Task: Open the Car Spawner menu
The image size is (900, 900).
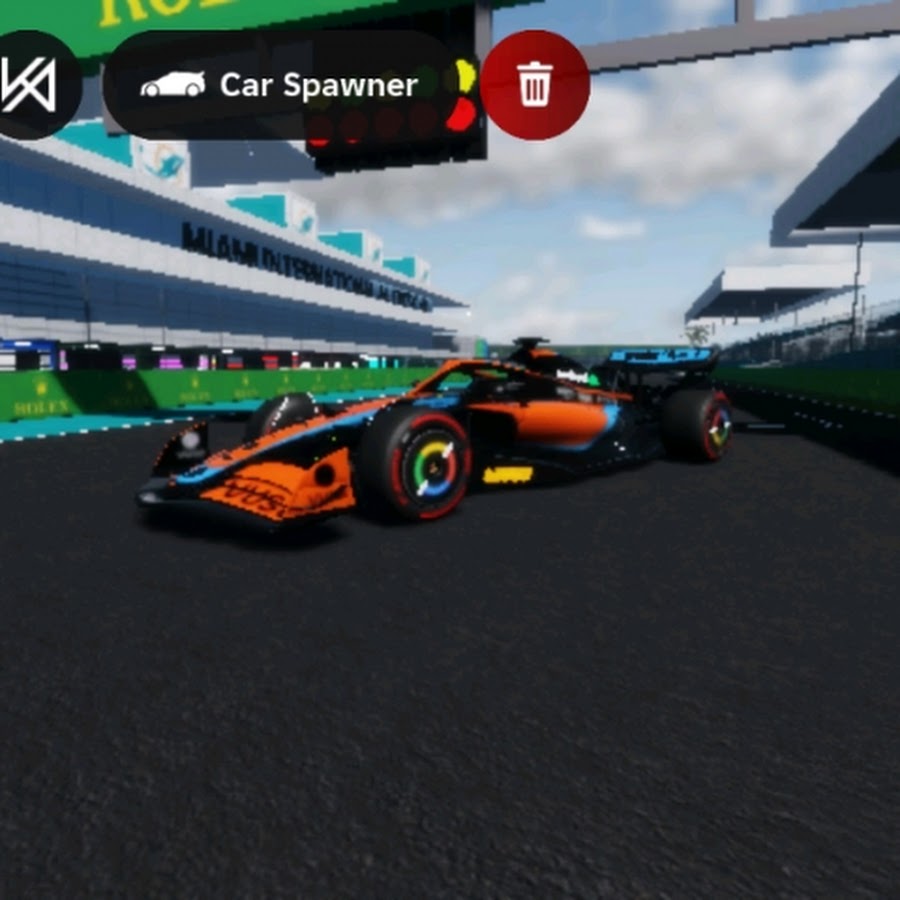Action: [x=280, y=85]
